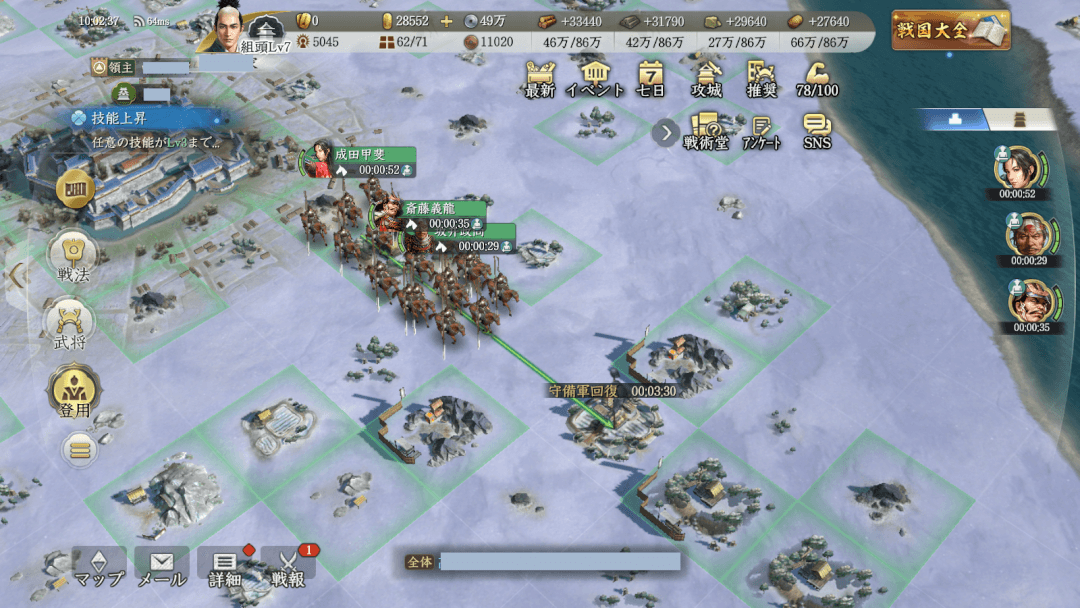Open the 戦術堂 tactics hall
The width and height of the screenshot is (1080, 608).
[706, 131]
